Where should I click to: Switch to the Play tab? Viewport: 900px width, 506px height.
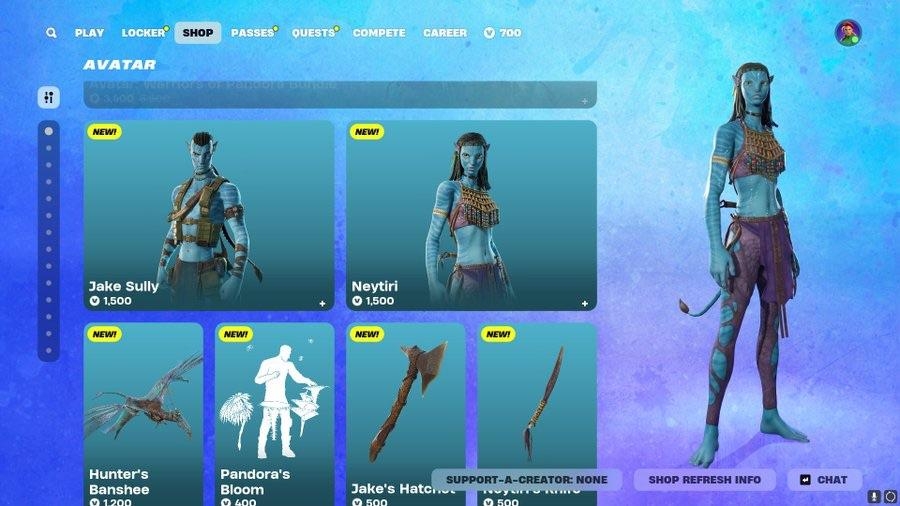pyautogui.click(x=89, y=33)
